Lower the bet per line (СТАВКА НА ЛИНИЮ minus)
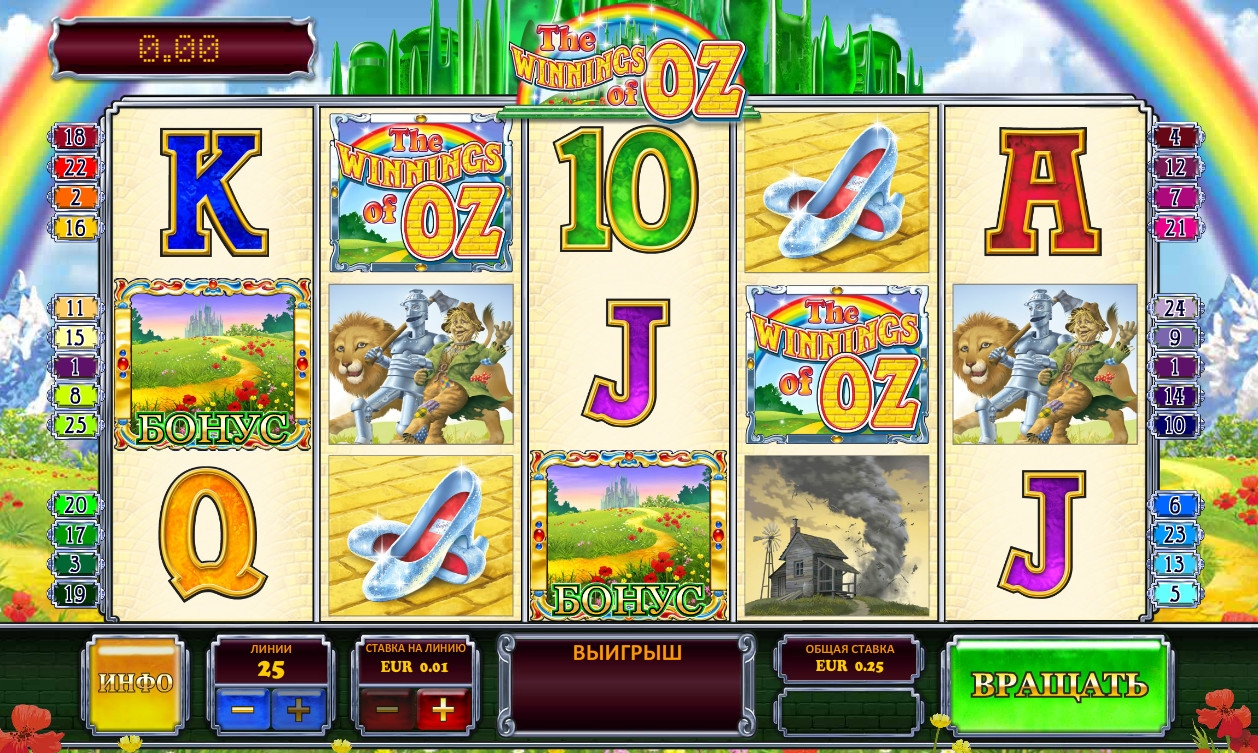 (387, 711)
